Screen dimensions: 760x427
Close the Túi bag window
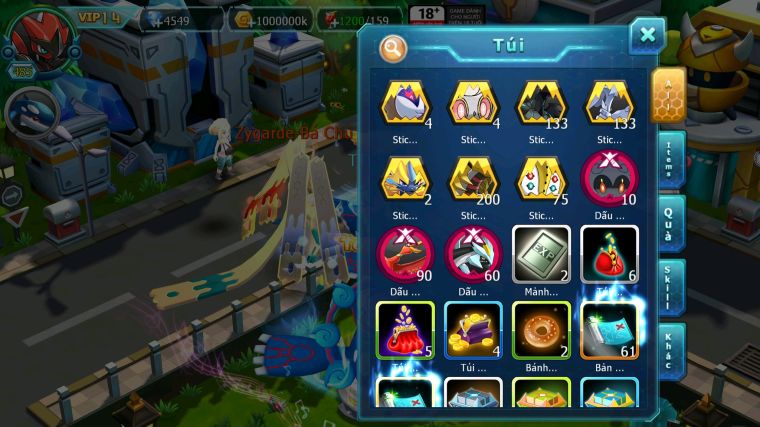647,36
